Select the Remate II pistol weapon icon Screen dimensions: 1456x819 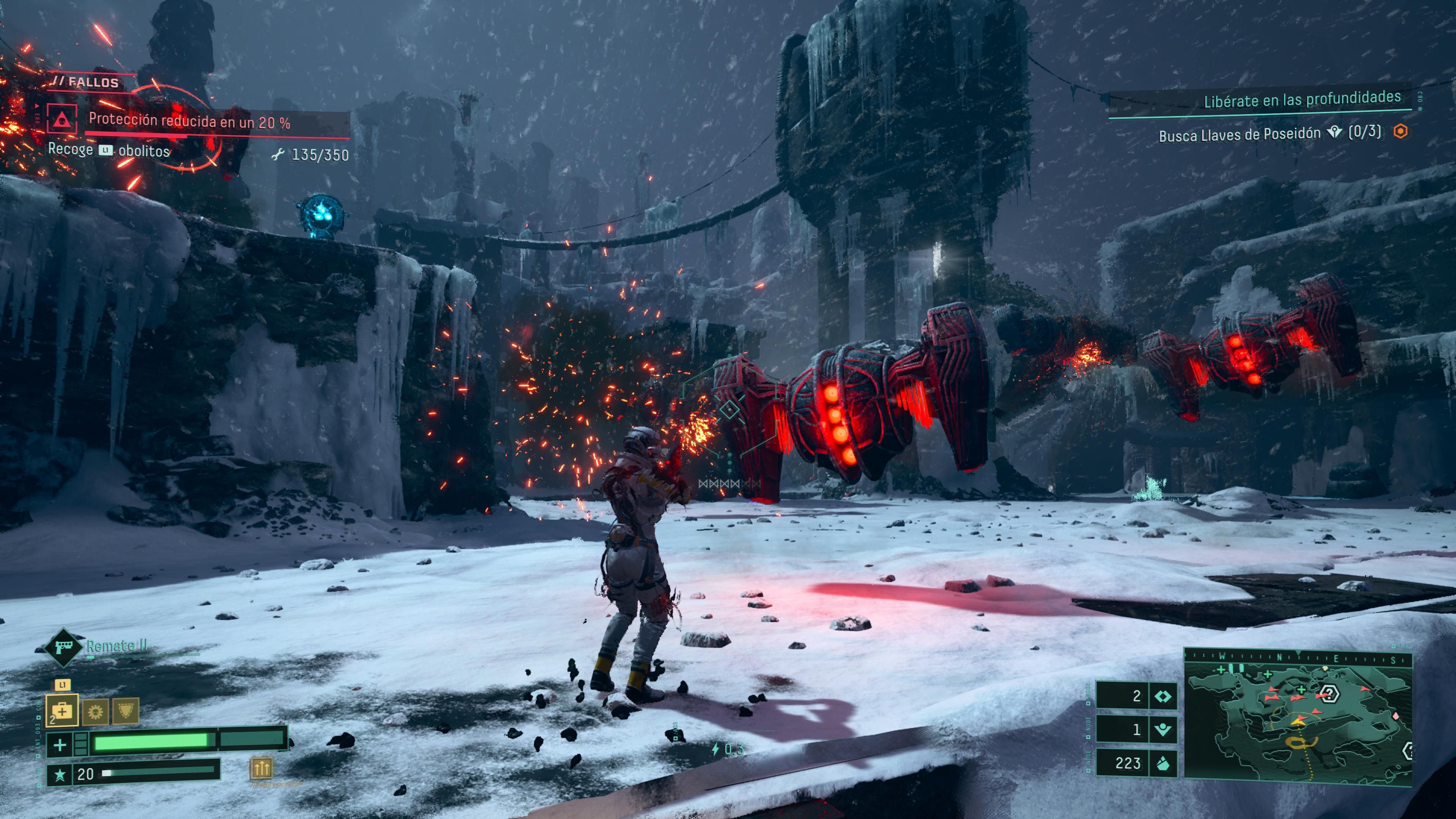coord(62,647)
